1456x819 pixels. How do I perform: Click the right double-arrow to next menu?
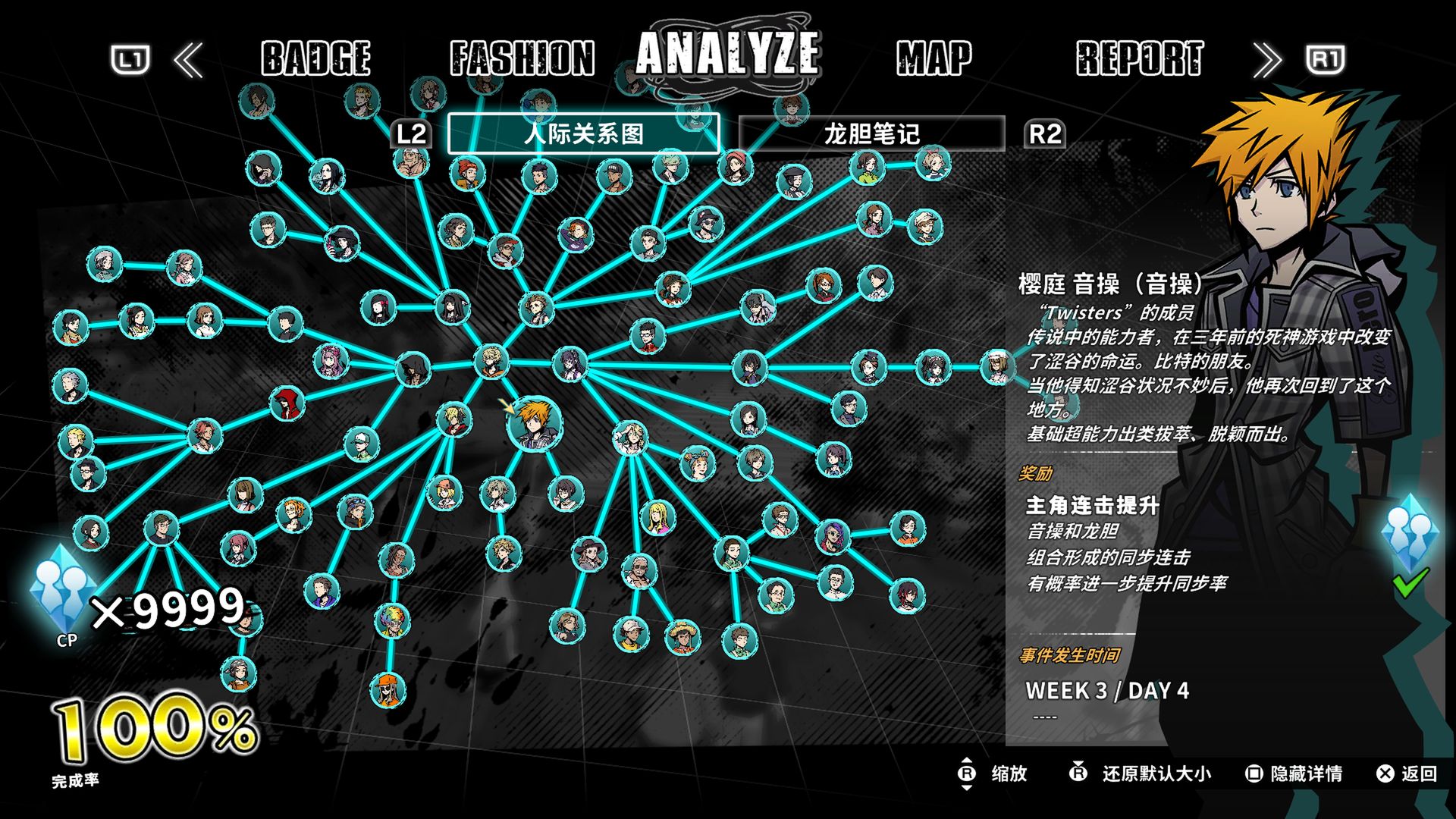pyautogui.click(x=1266, y=60)
